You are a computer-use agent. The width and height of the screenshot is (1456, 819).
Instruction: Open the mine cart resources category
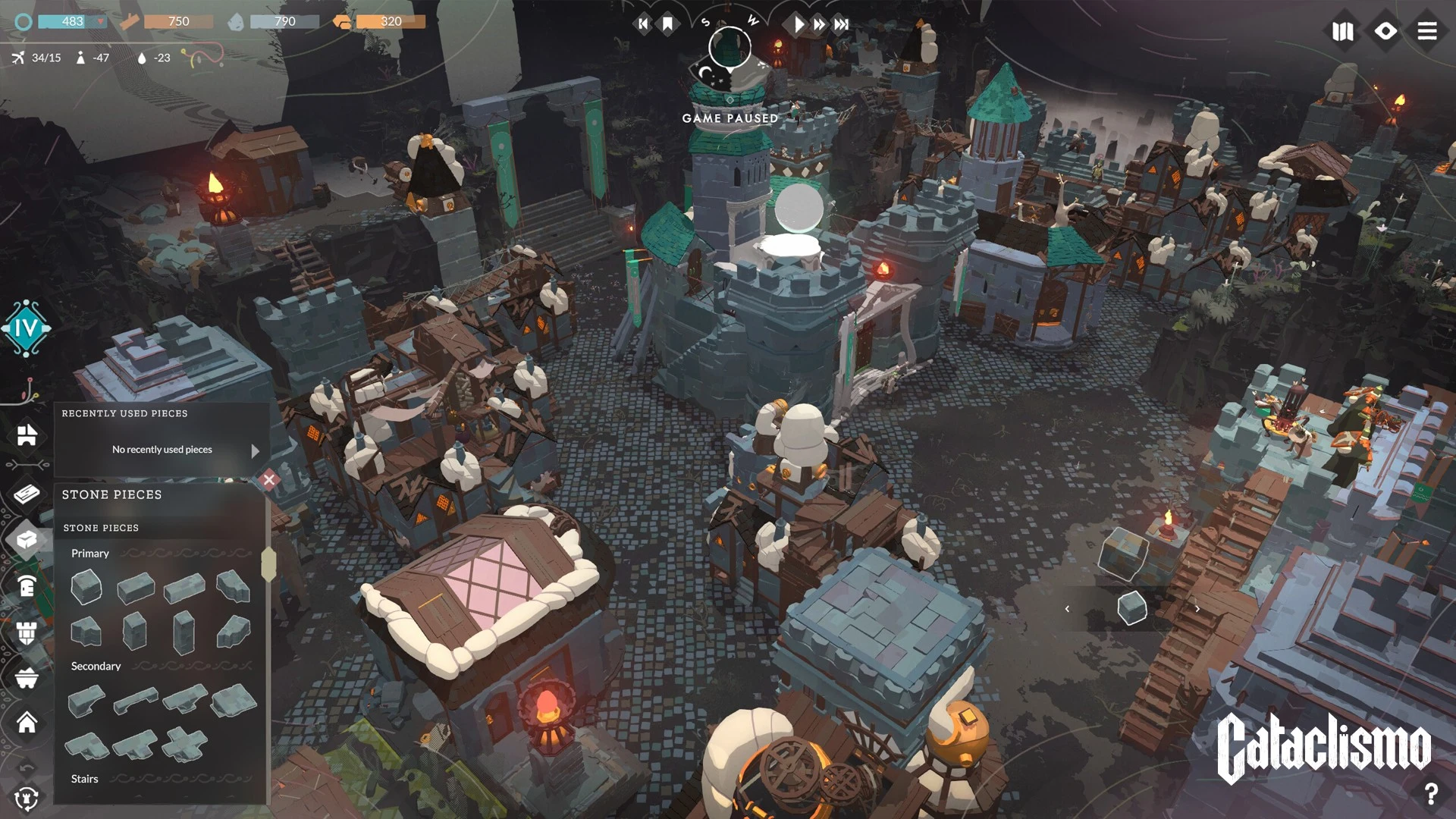point(27,677)
